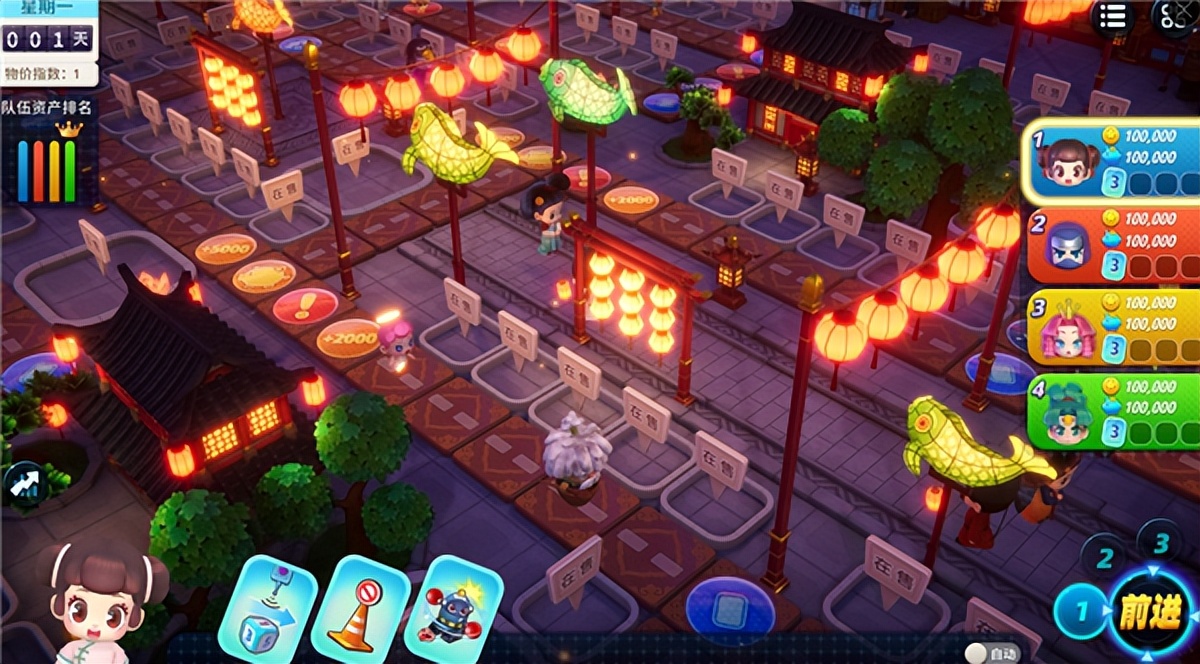This screenshot has width=1200, height=664.
Task: Pick dice number 3
Action: pyautogui.click(x=1160, y=543)
